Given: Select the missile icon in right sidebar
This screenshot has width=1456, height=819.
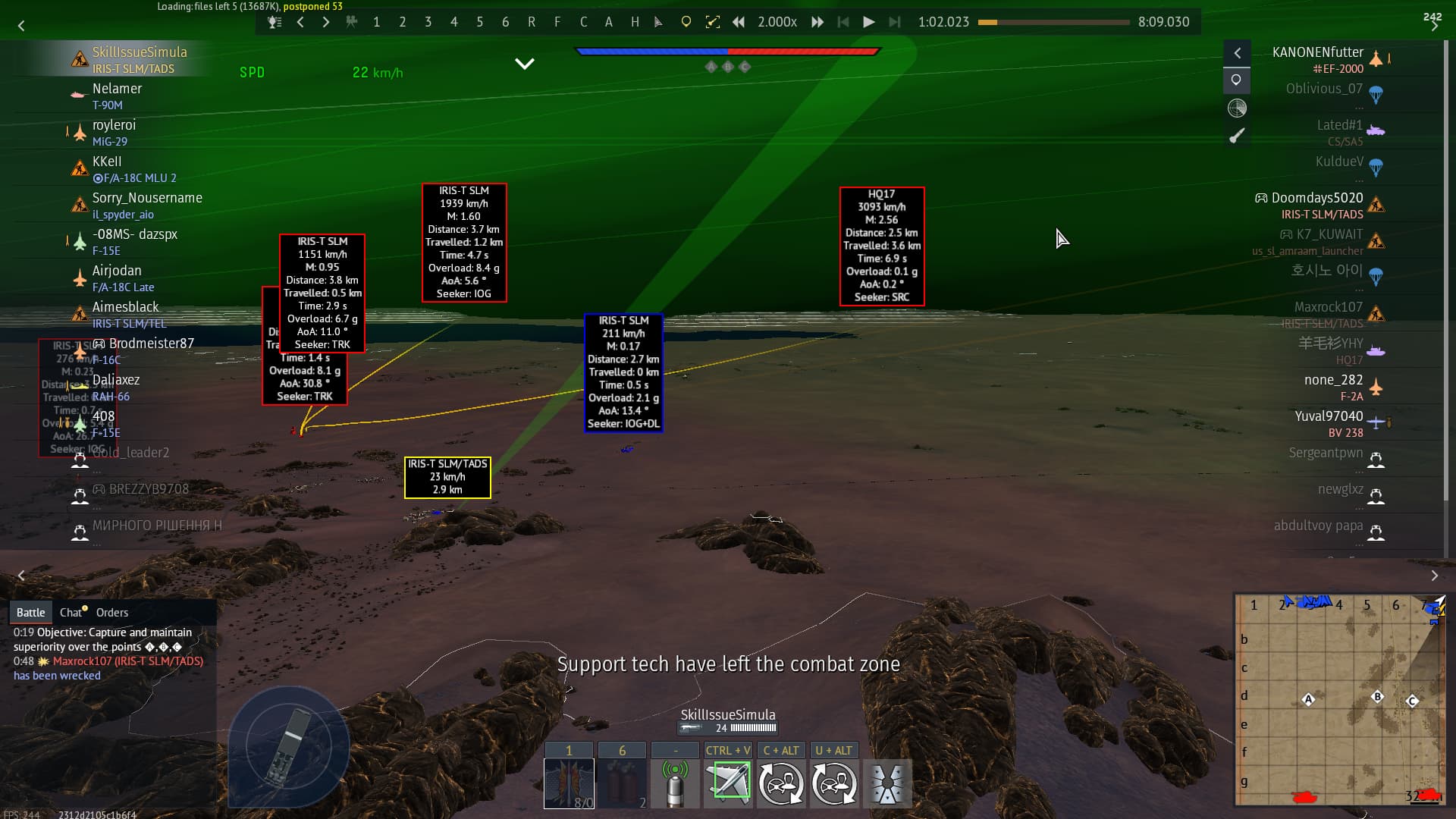Looking at the screenshot, I should (x=1238, y=135).
